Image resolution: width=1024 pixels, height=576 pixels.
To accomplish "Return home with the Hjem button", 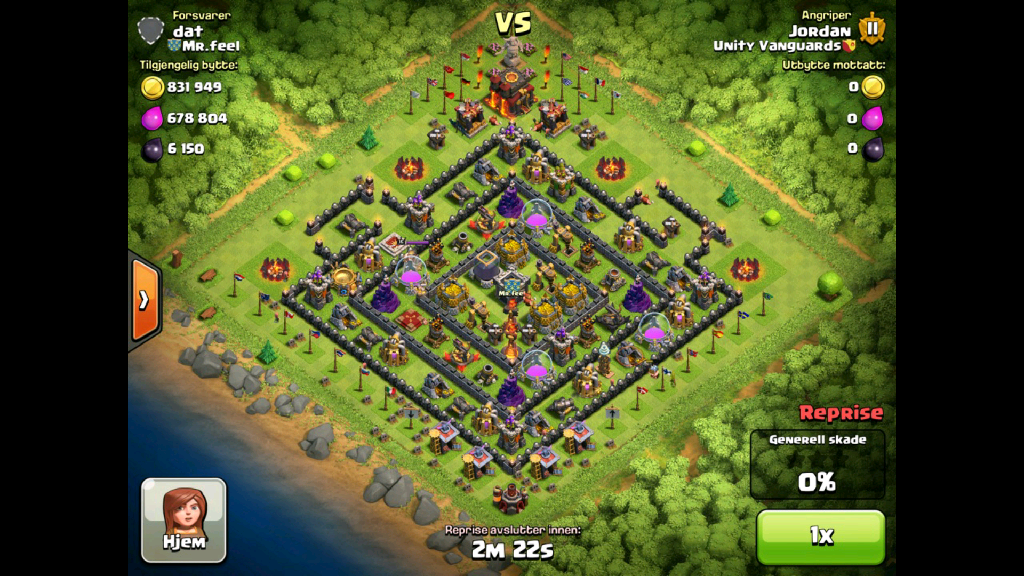I will coord(183,519).
